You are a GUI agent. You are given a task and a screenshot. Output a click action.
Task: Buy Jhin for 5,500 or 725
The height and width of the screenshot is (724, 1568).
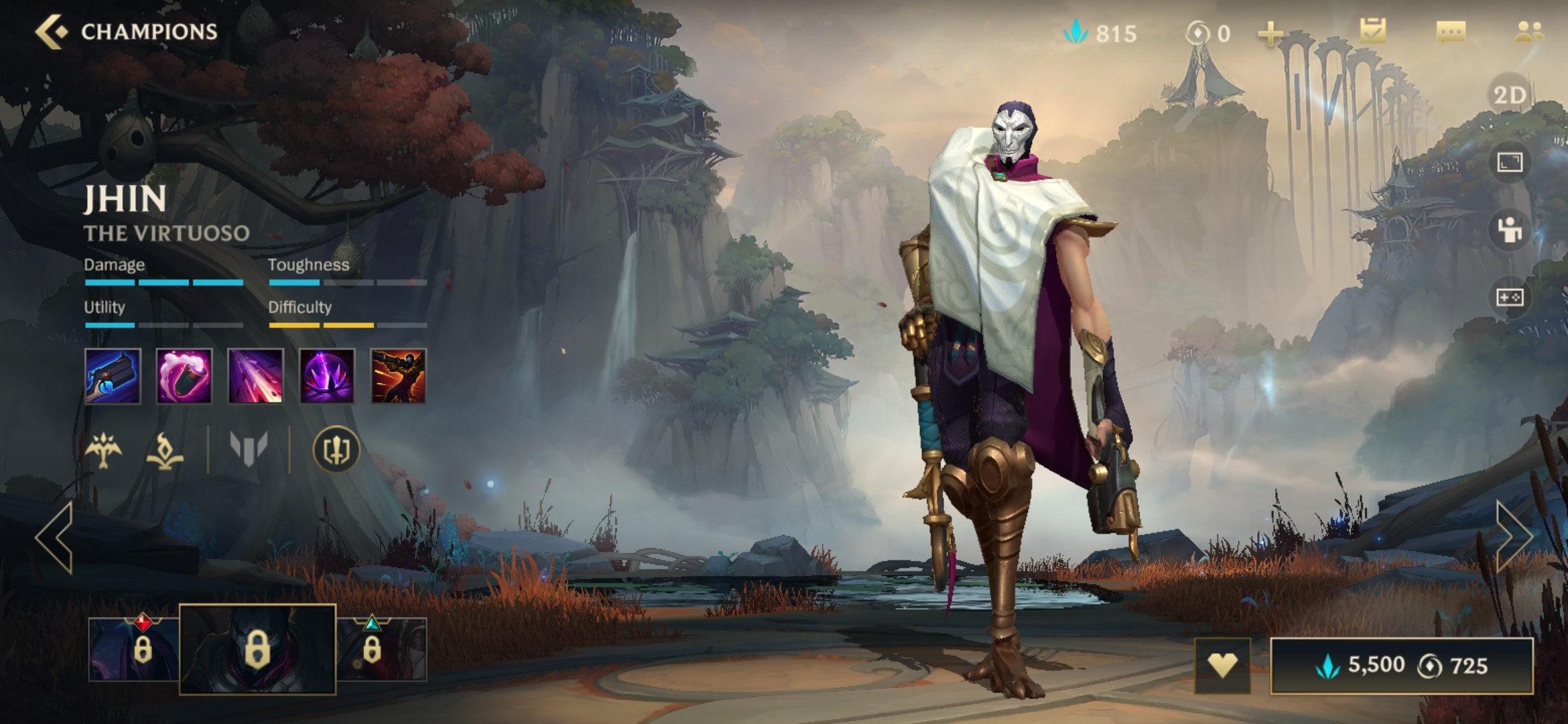(x=1402, y=666)
